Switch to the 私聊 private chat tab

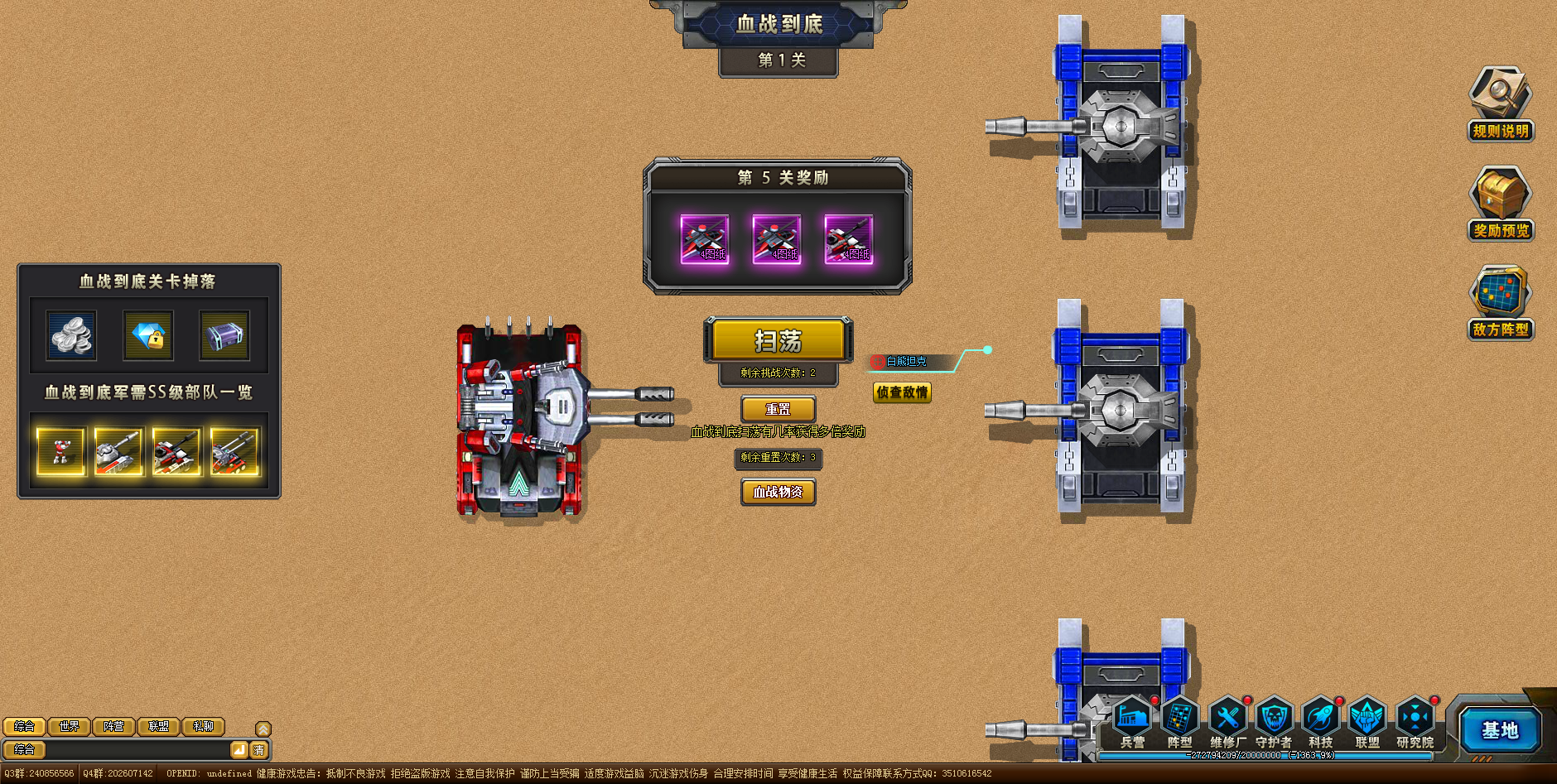pyautogui.click(x=204, y=727)
